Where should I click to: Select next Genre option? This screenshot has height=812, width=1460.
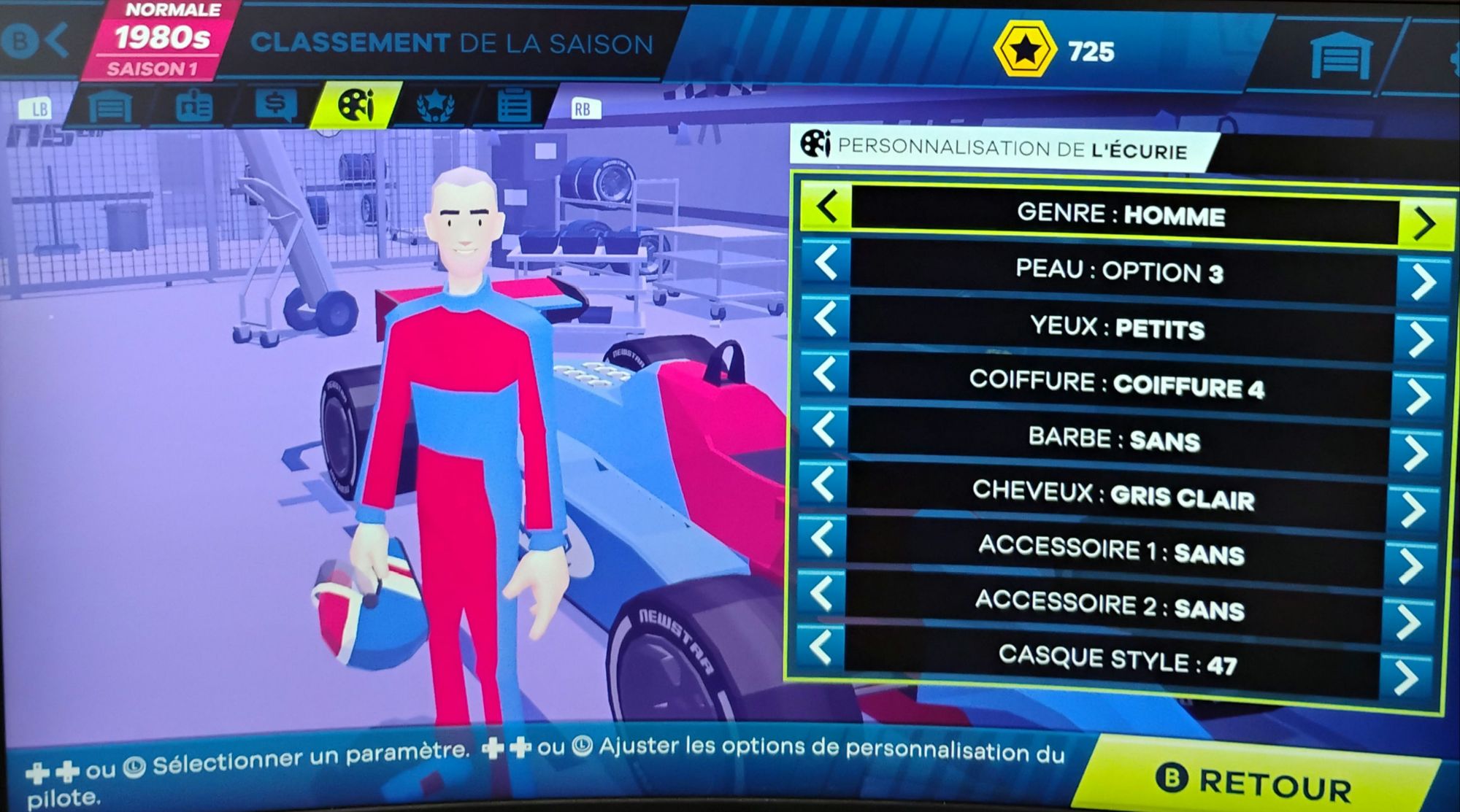[x=1423, y=223]
